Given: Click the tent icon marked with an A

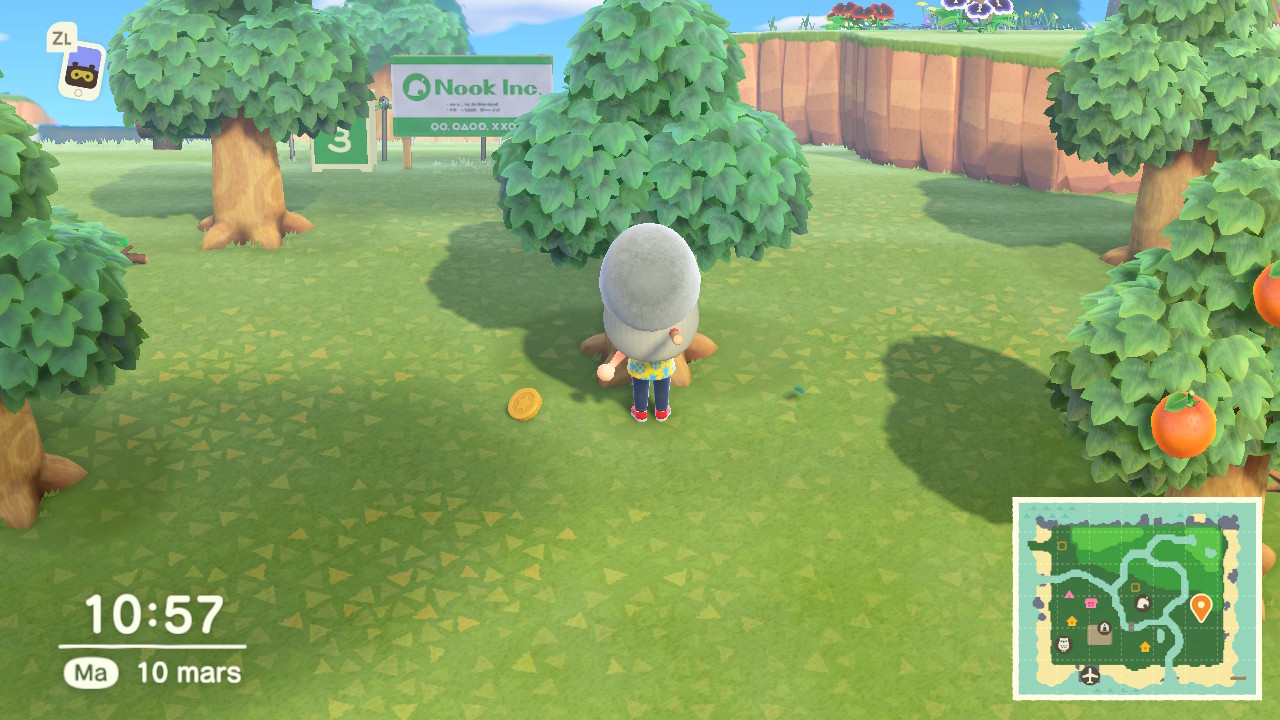Looking at the screenshot, I should [1104, 626].
